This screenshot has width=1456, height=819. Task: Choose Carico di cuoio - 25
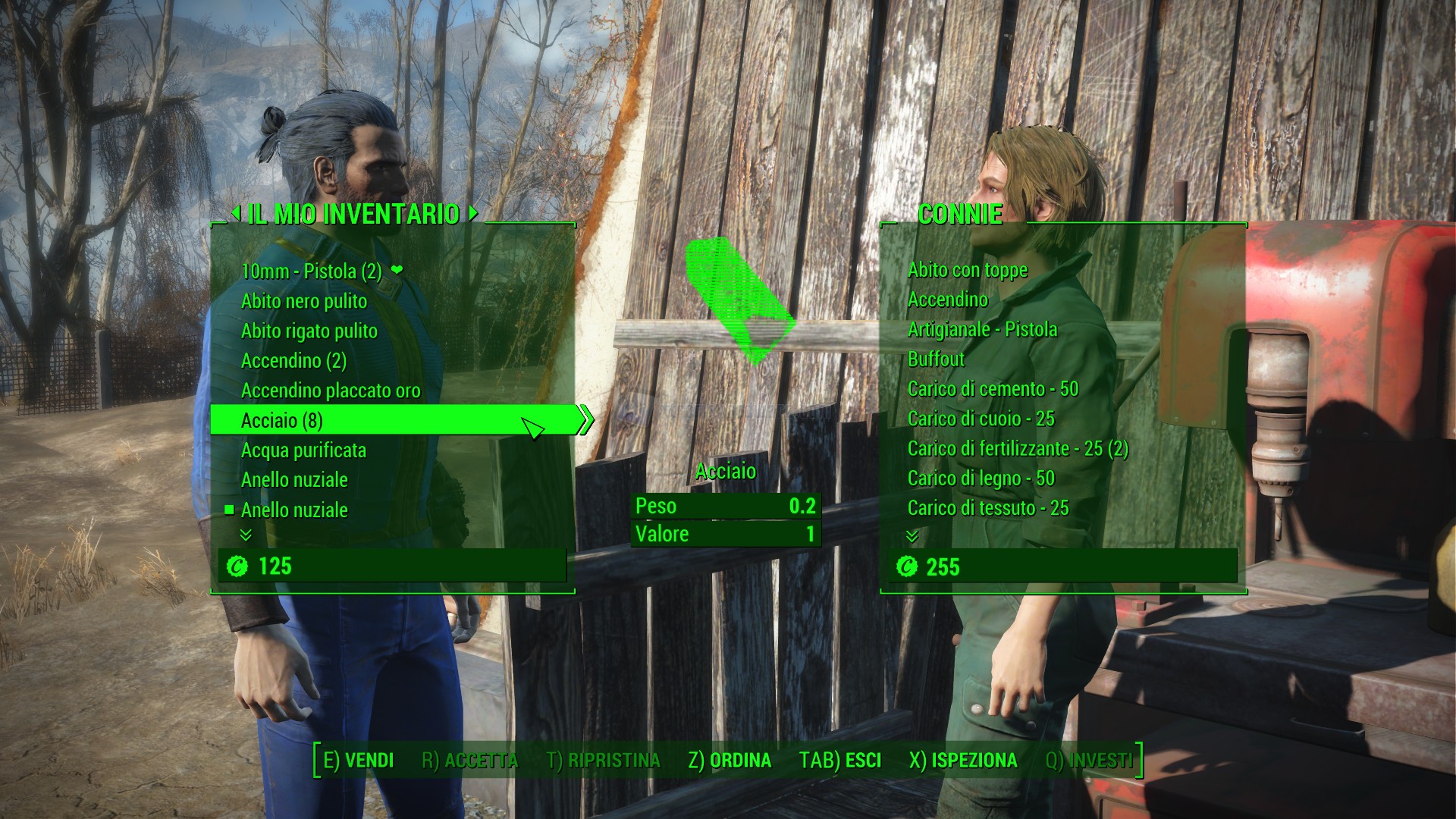click(x=981, y=419)
